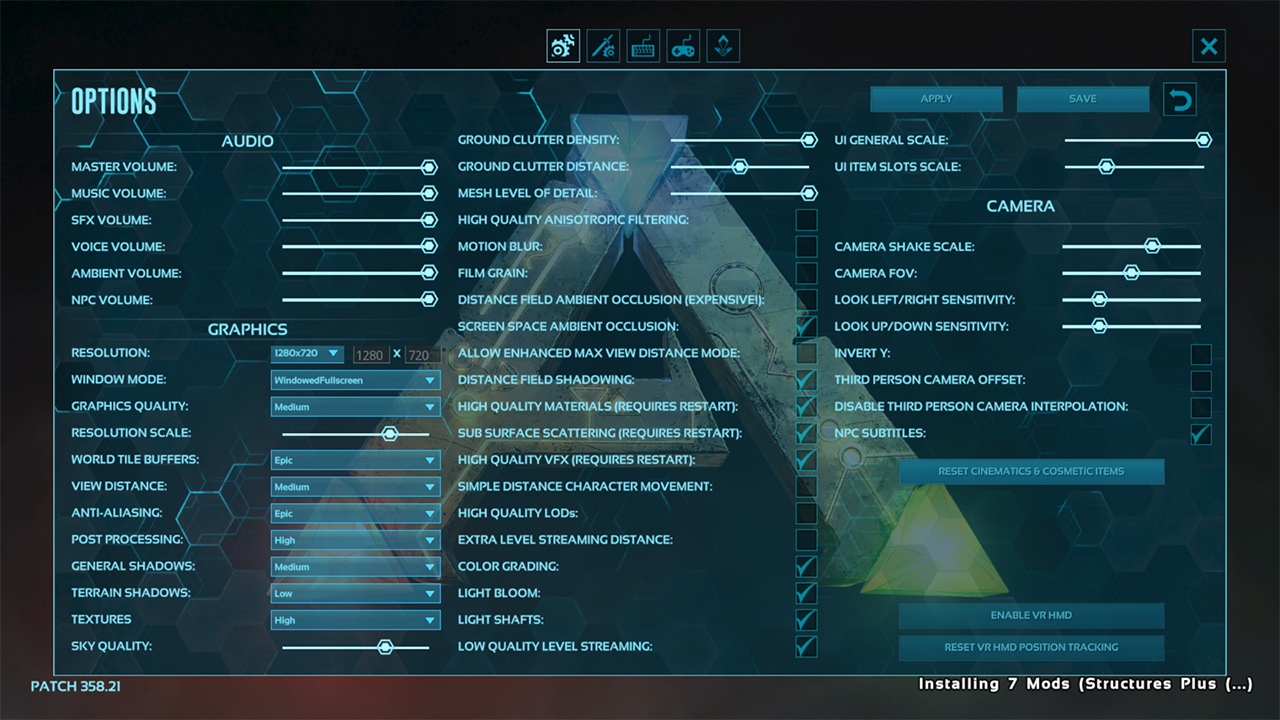Adjust the Master Volume slider
The width and height of the screenshot is (1280, 720).
pos(429,167)
